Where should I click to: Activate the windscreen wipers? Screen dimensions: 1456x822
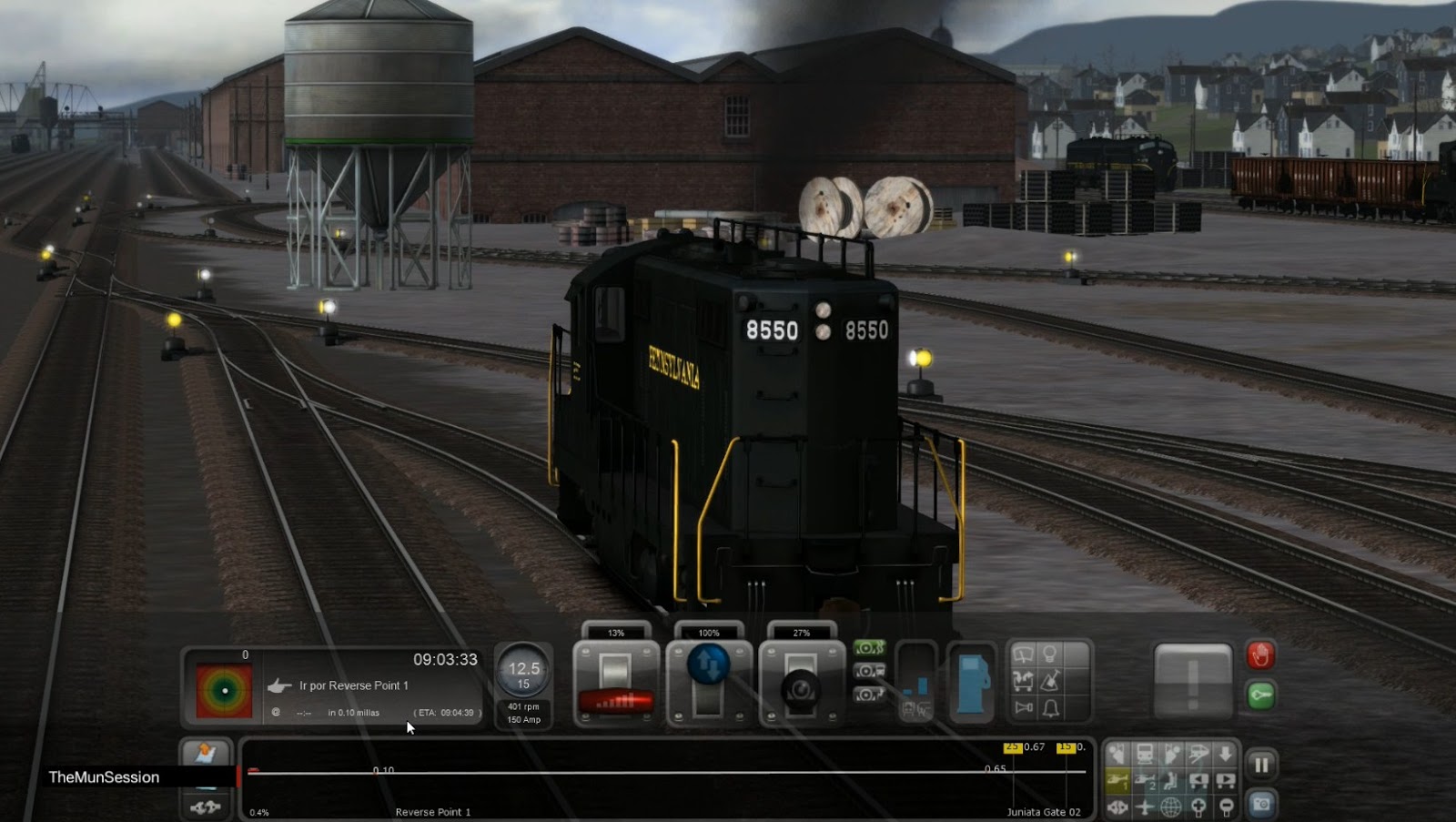click(x=1023, y=655)
